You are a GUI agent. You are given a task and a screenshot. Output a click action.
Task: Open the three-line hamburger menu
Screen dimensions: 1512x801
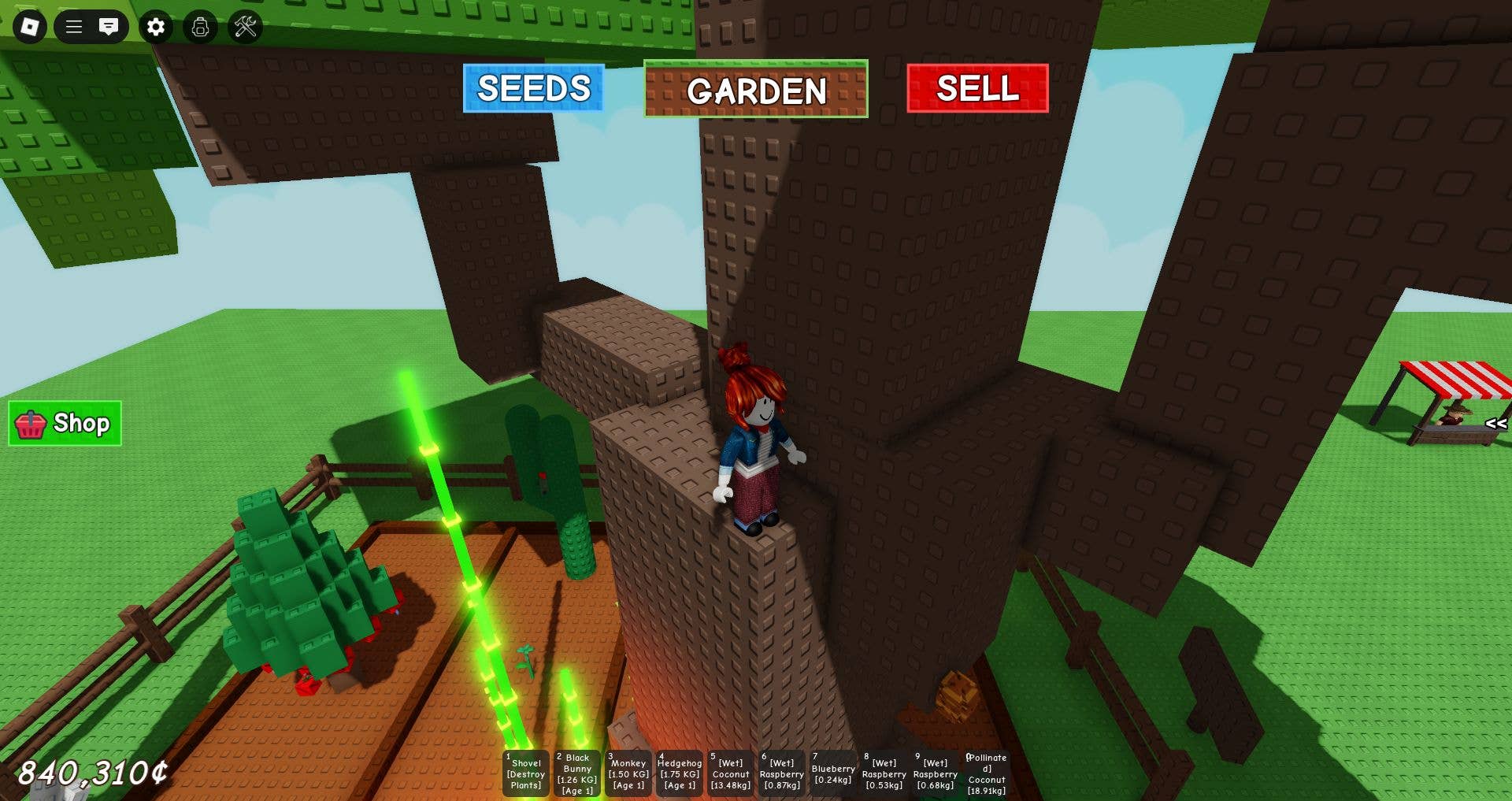74,27
